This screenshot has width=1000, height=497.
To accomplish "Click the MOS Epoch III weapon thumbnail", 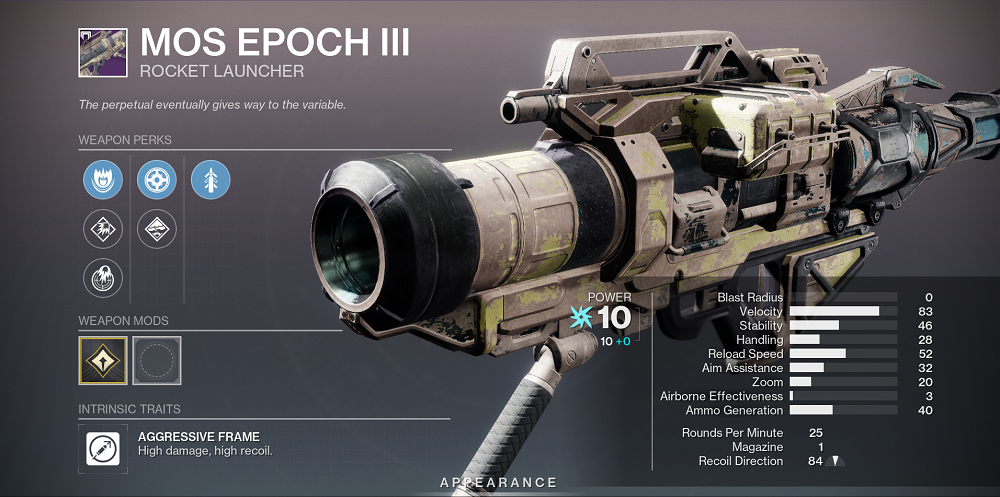I will click(102, 51).
